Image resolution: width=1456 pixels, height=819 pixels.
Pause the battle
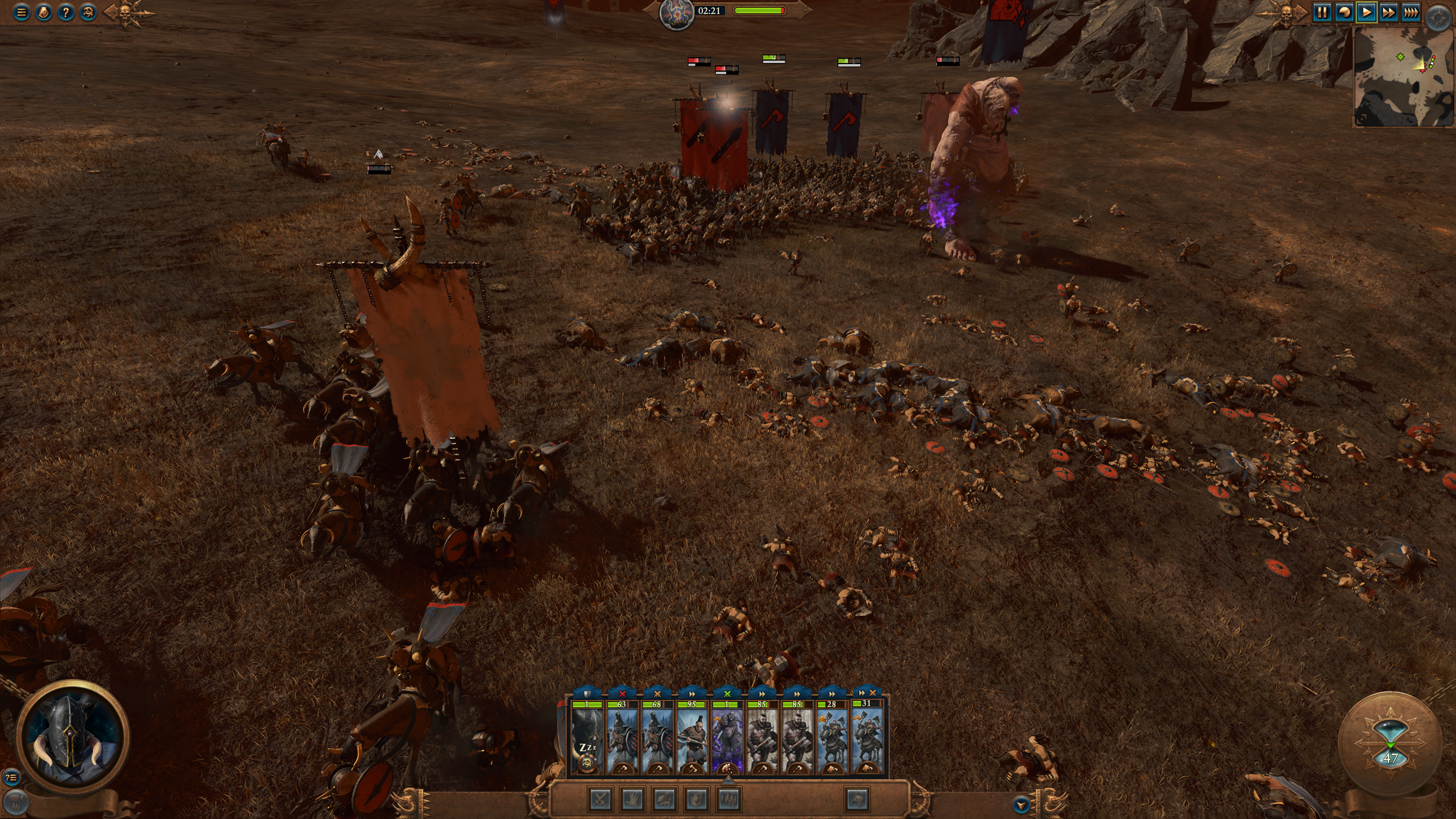tap(1322, 12)
